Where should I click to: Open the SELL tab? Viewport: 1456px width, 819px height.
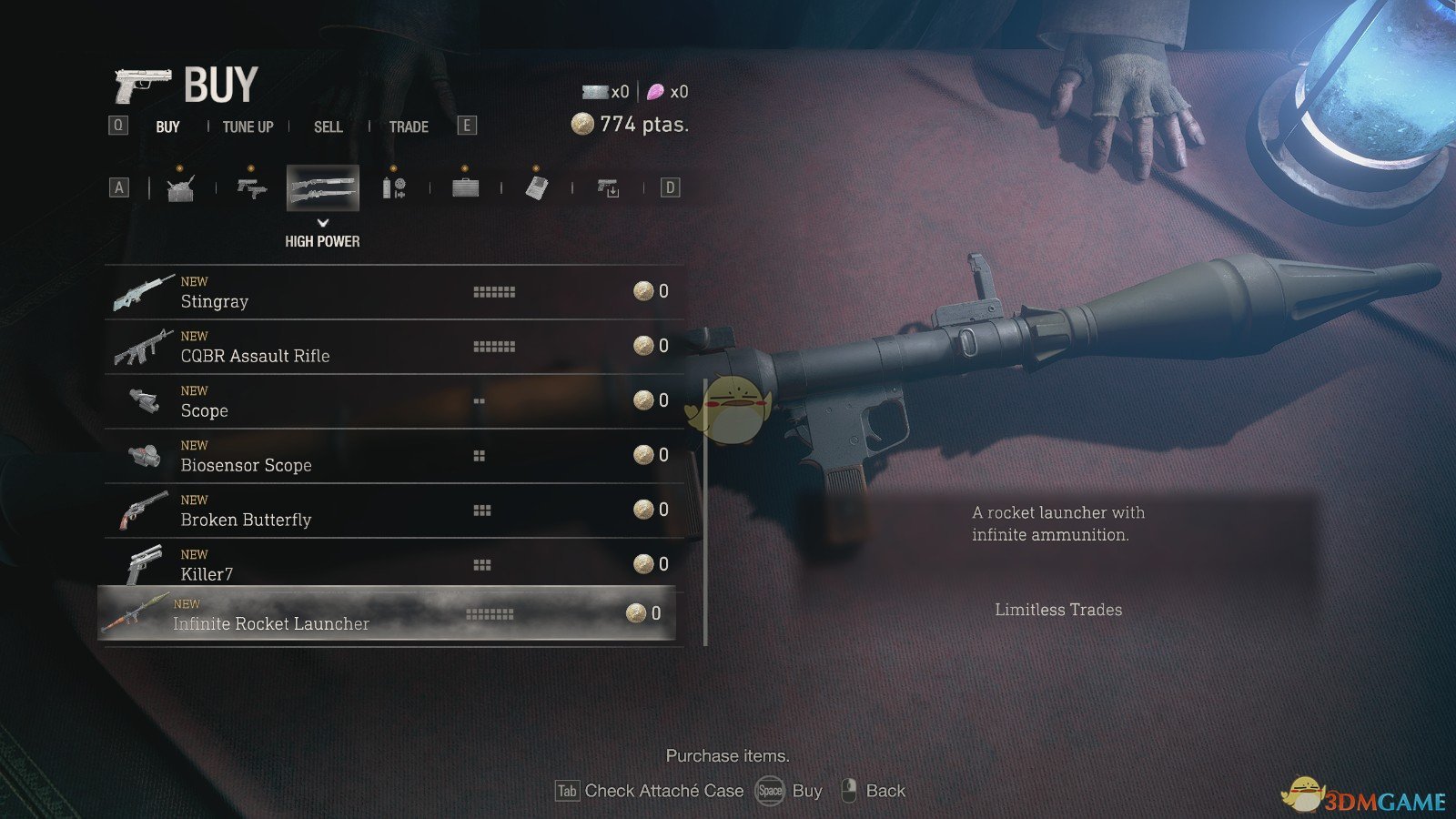click(x=328, y=126)
